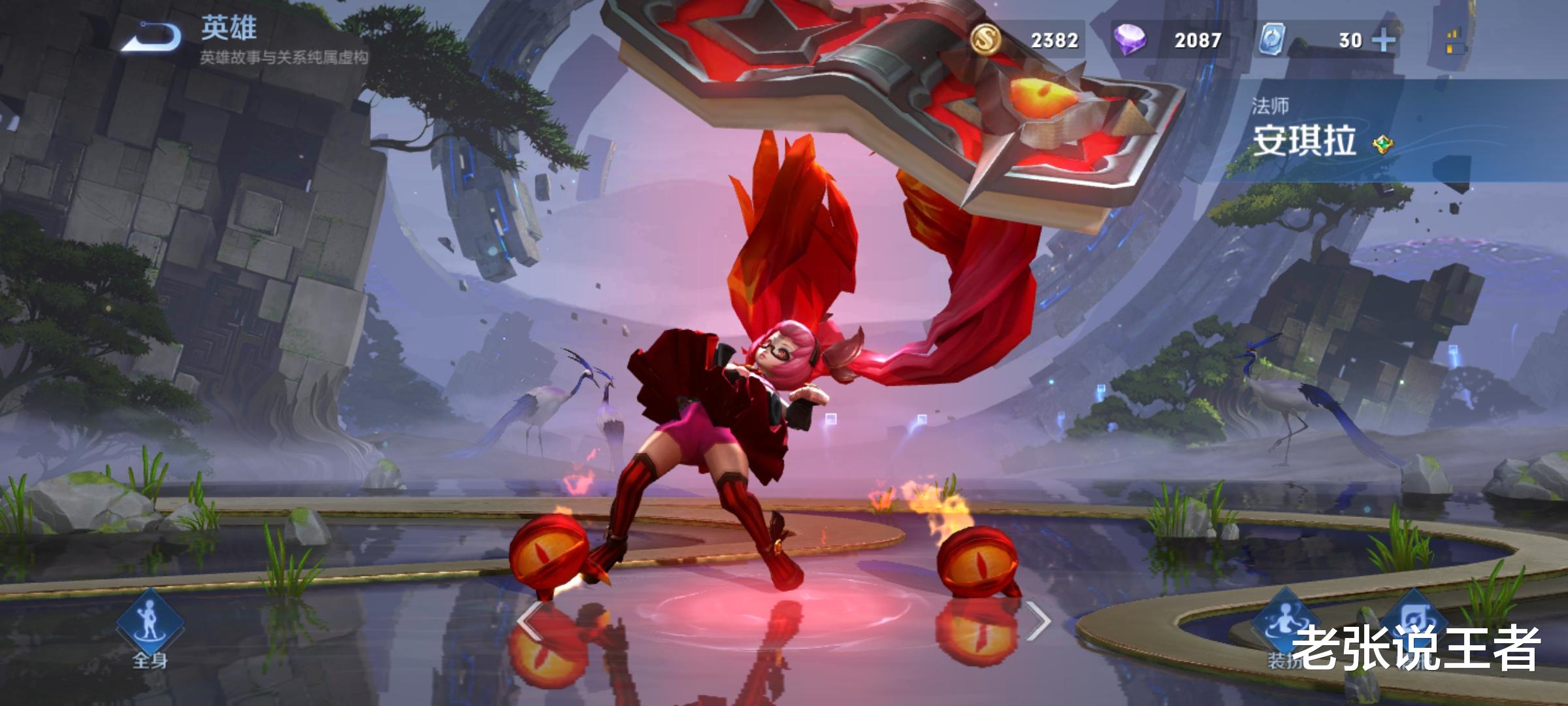The height and width of the screenshot is (706, 1568).
Task: Add more card tickets with the plus button
Action: click(x=1384, y=40)
